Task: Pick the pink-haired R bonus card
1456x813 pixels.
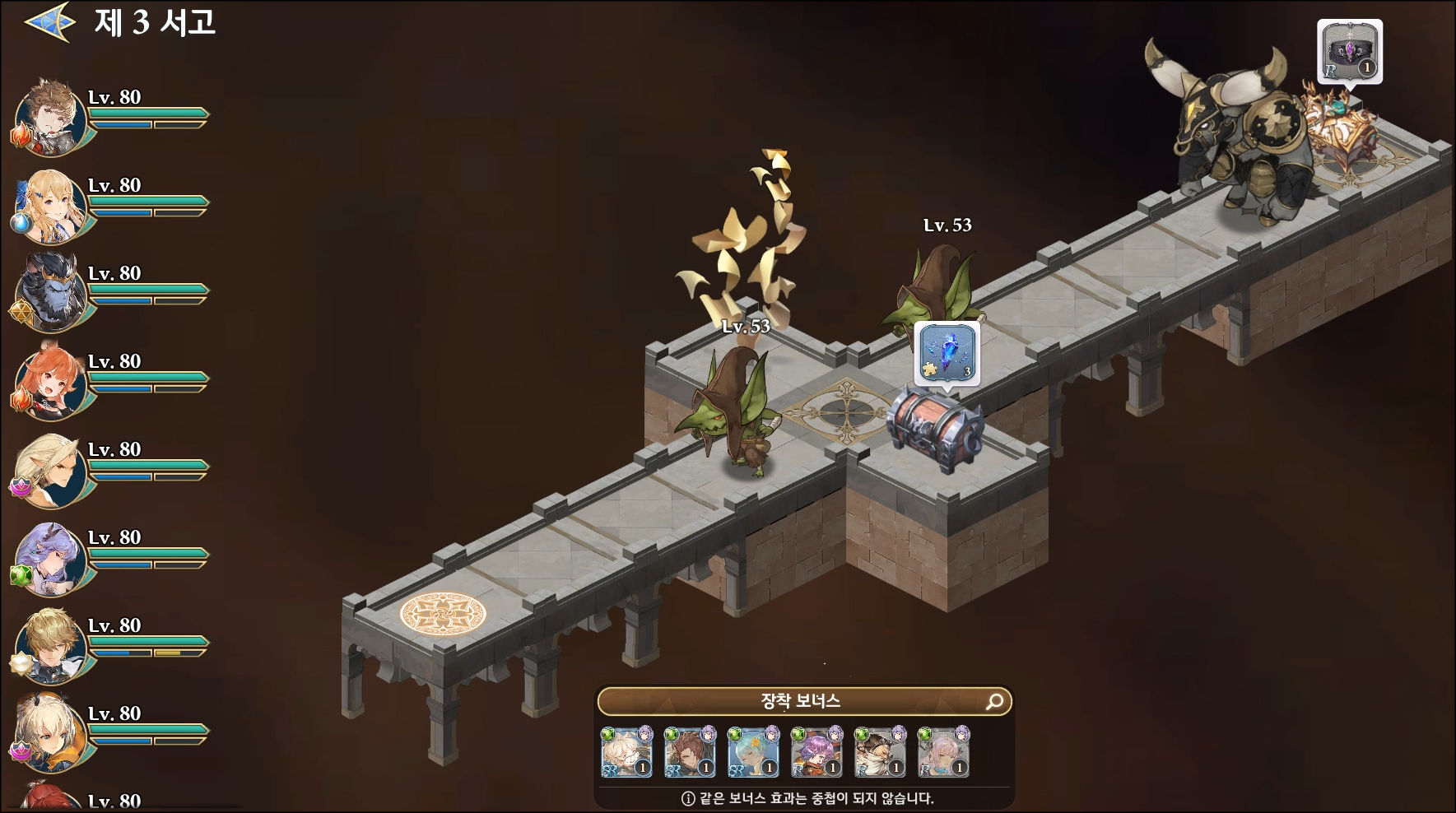Action: point(944,752)
